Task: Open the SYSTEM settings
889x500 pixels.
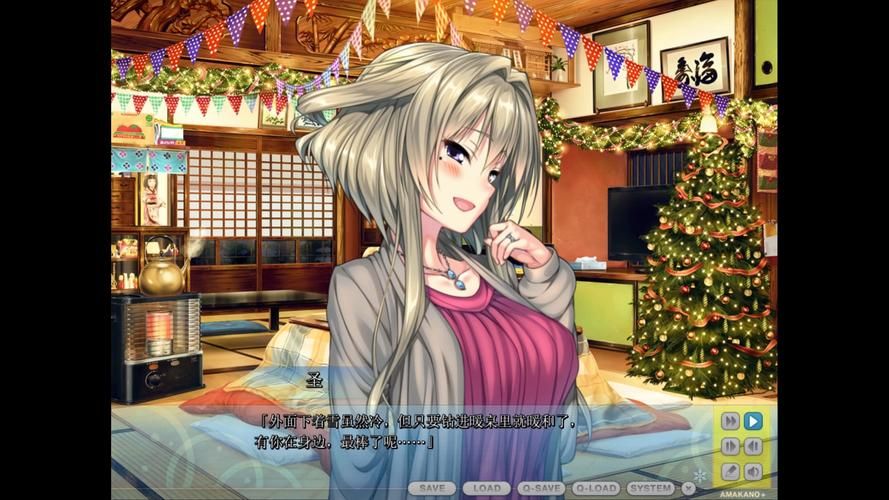Action: click(651, 488)
